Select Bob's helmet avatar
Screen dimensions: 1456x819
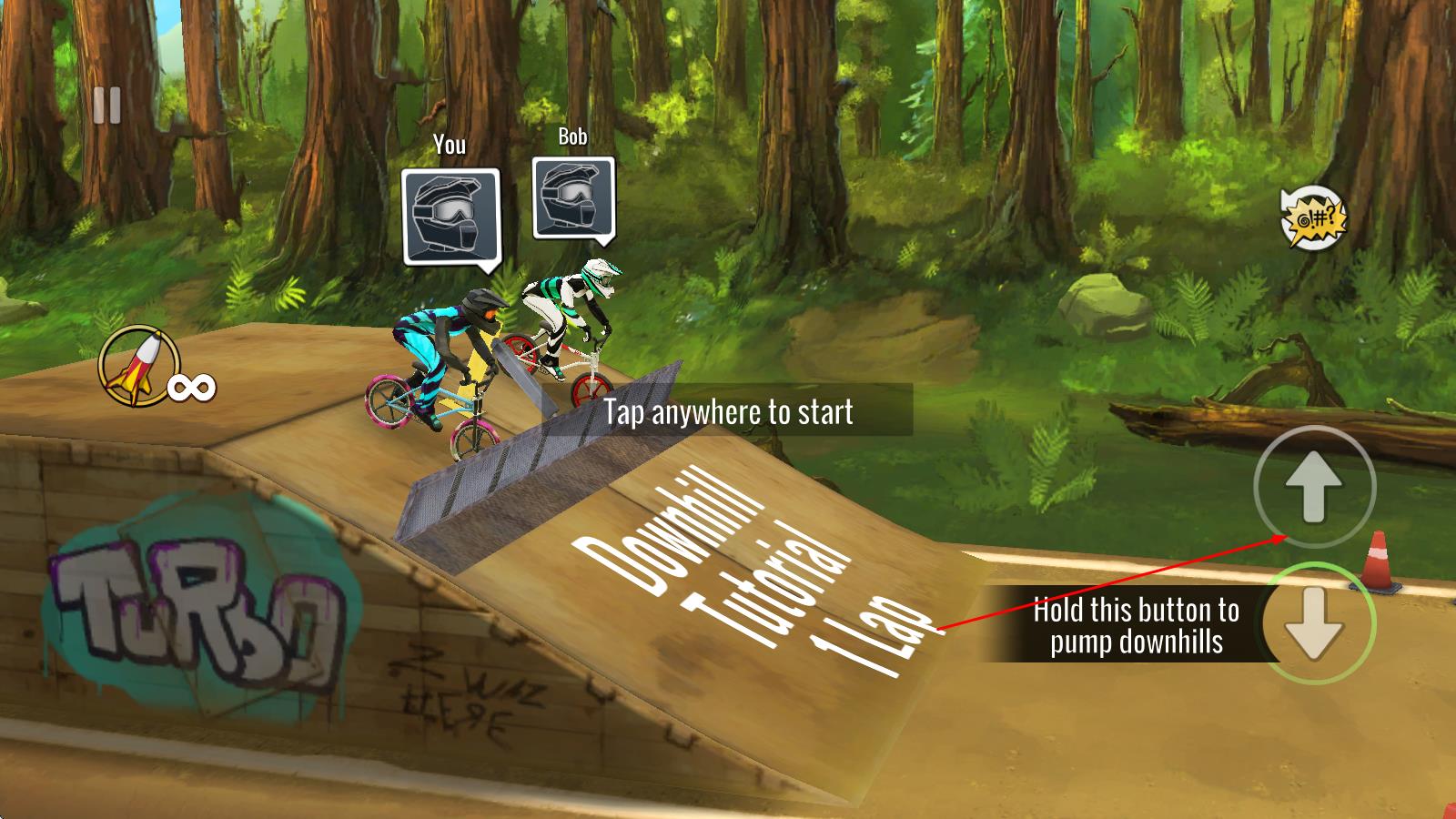[573, 198]
